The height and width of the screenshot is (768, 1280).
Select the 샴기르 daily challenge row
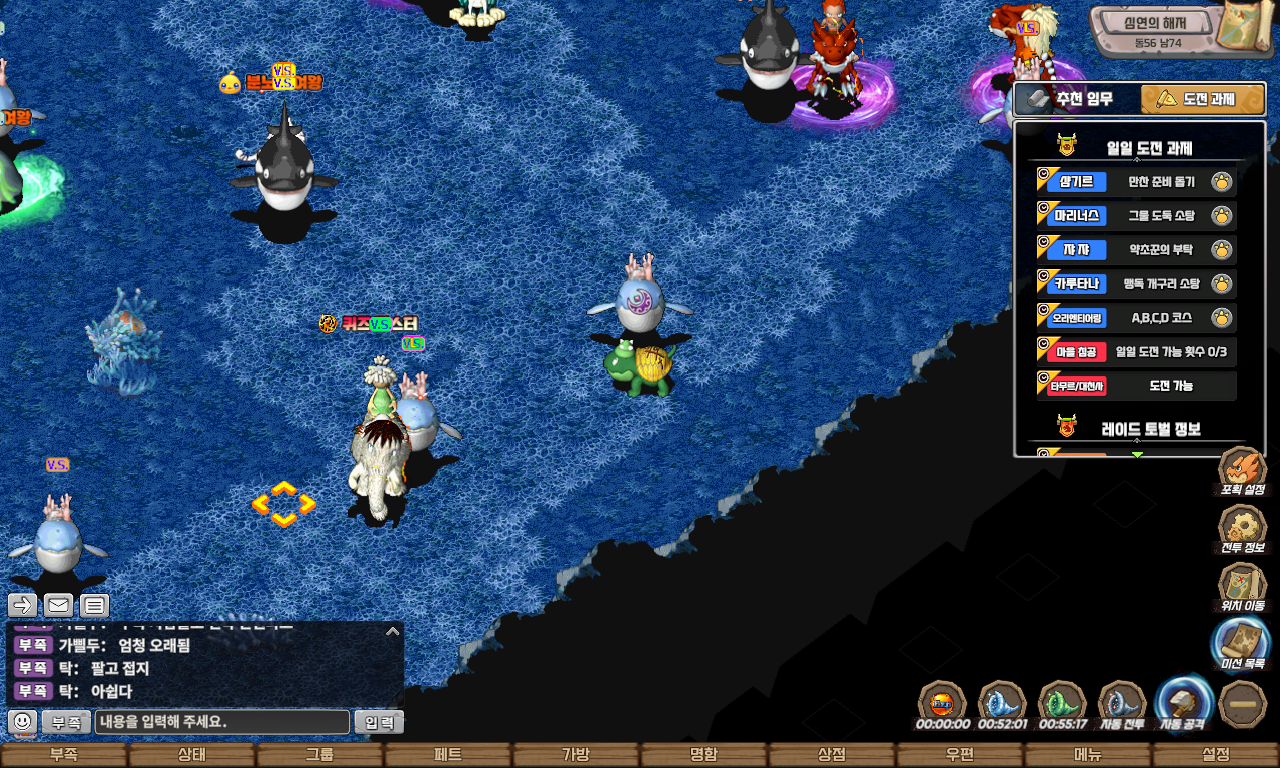1136,182
